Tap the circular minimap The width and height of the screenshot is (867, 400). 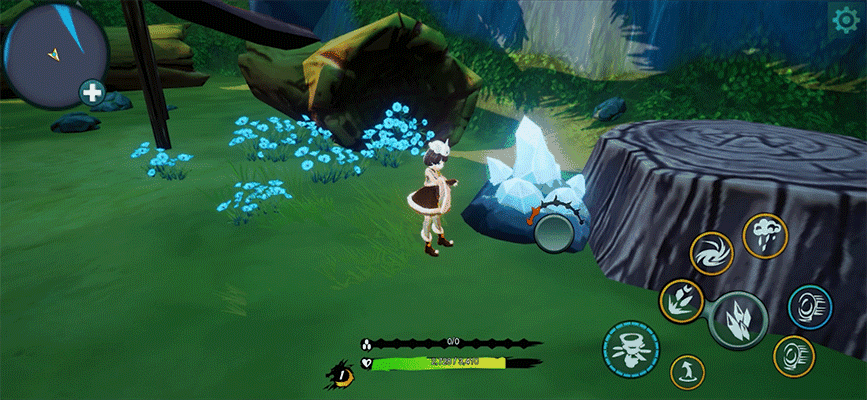55,54
